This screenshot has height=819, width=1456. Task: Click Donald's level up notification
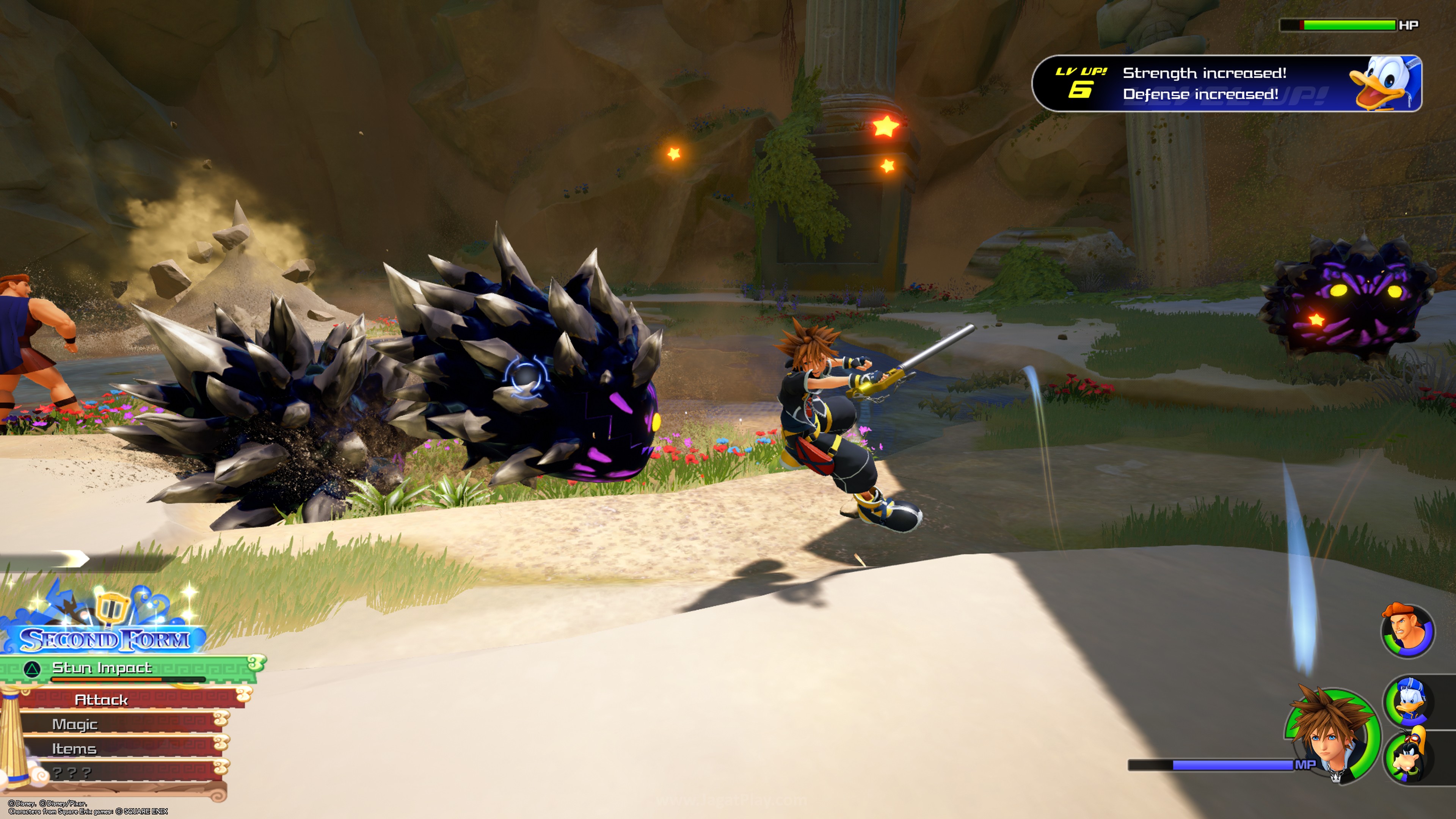click(x=1227, y=84)
